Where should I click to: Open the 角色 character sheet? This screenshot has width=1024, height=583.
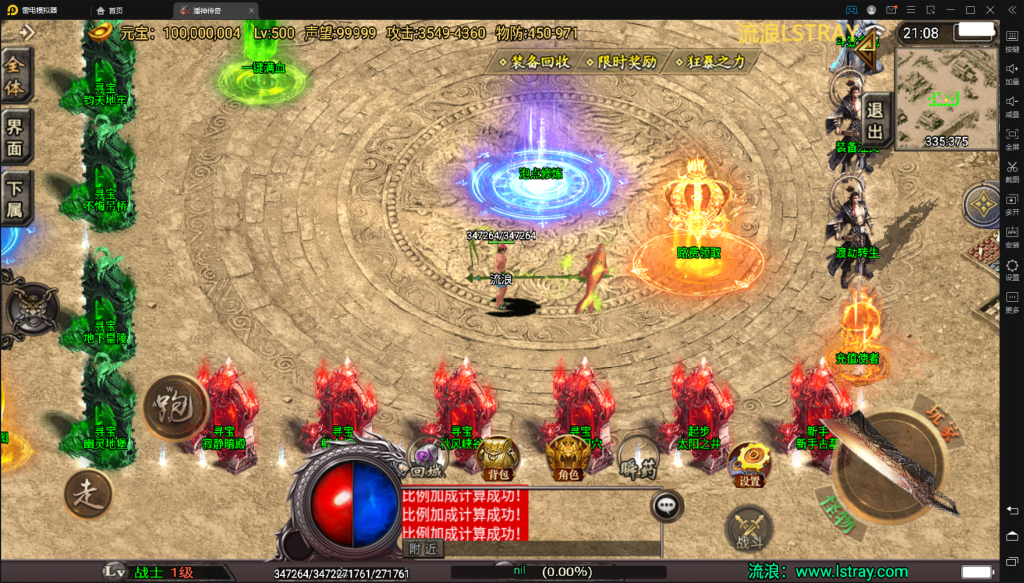[x=567, y=458]
